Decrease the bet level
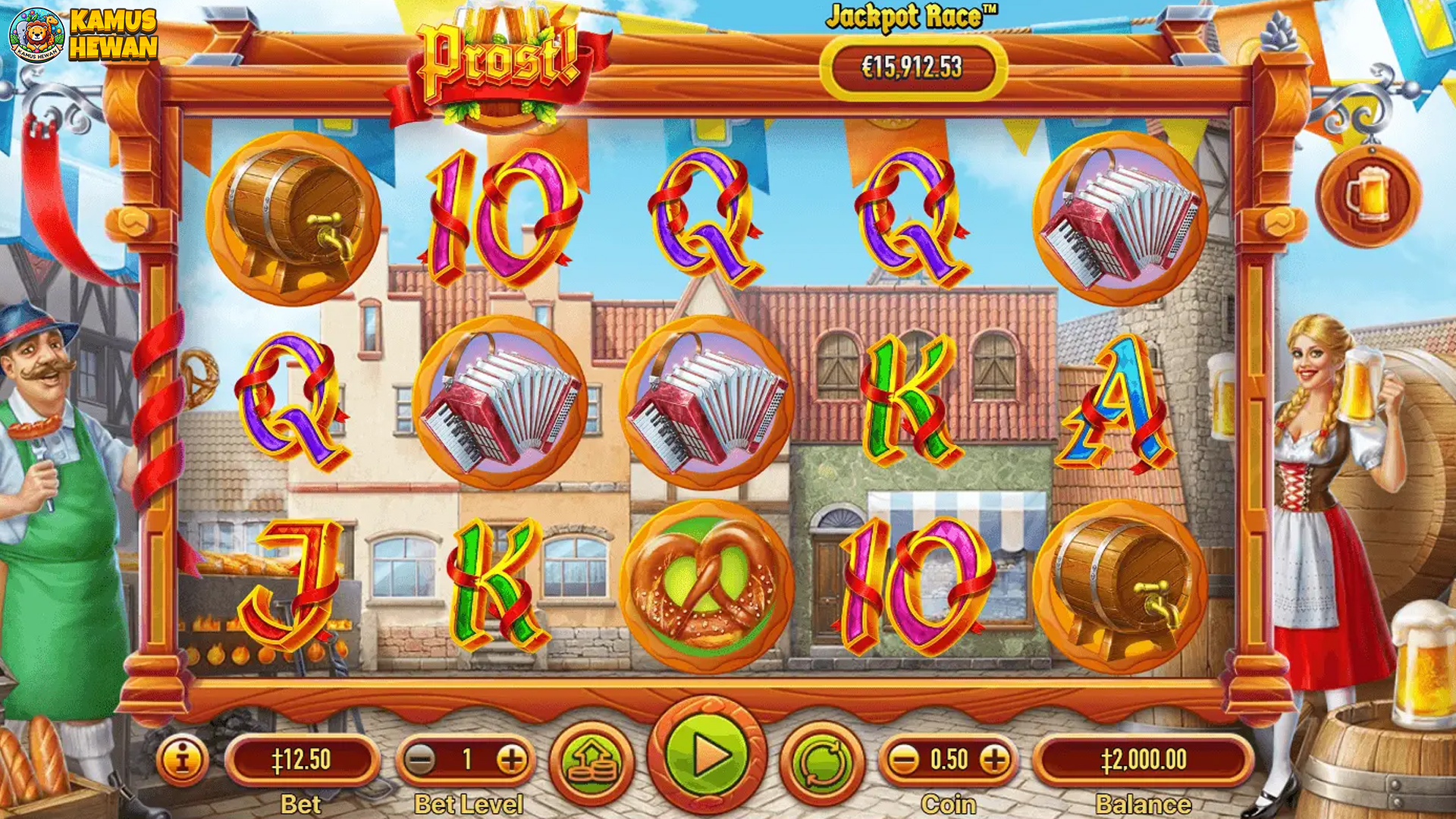 419,759
